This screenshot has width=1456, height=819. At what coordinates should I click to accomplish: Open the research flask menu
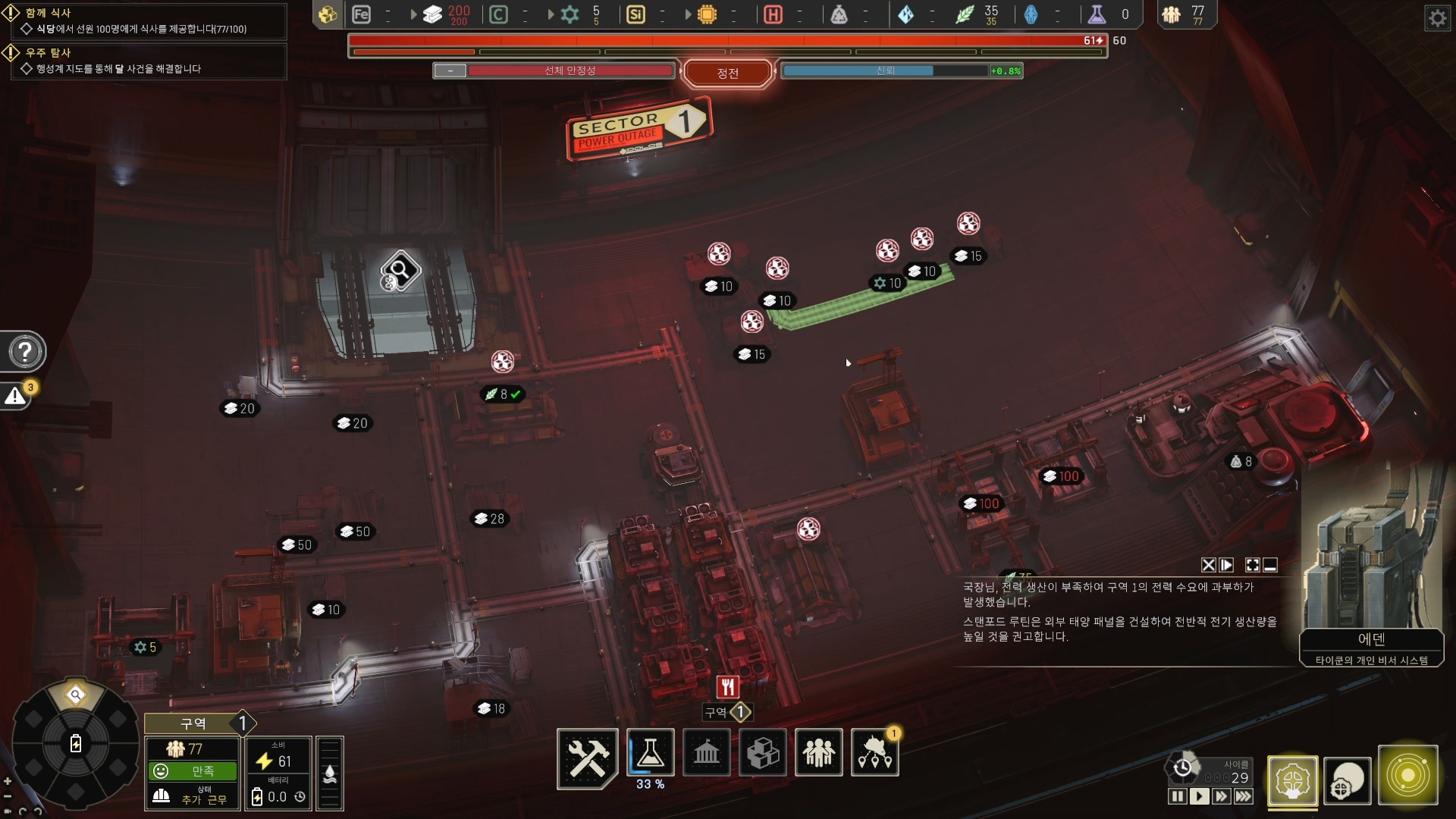tap(650, 752)
